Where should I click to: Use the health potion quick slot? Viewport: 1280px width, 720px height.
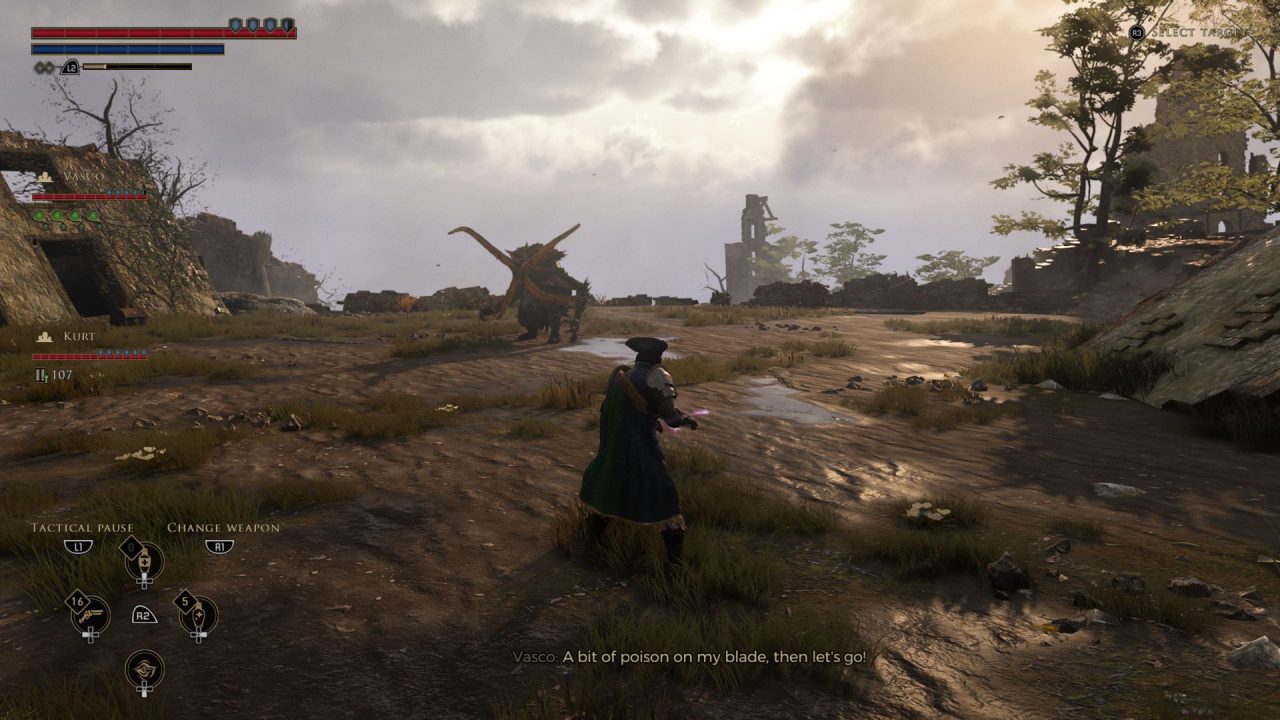(x=145, y=561)
